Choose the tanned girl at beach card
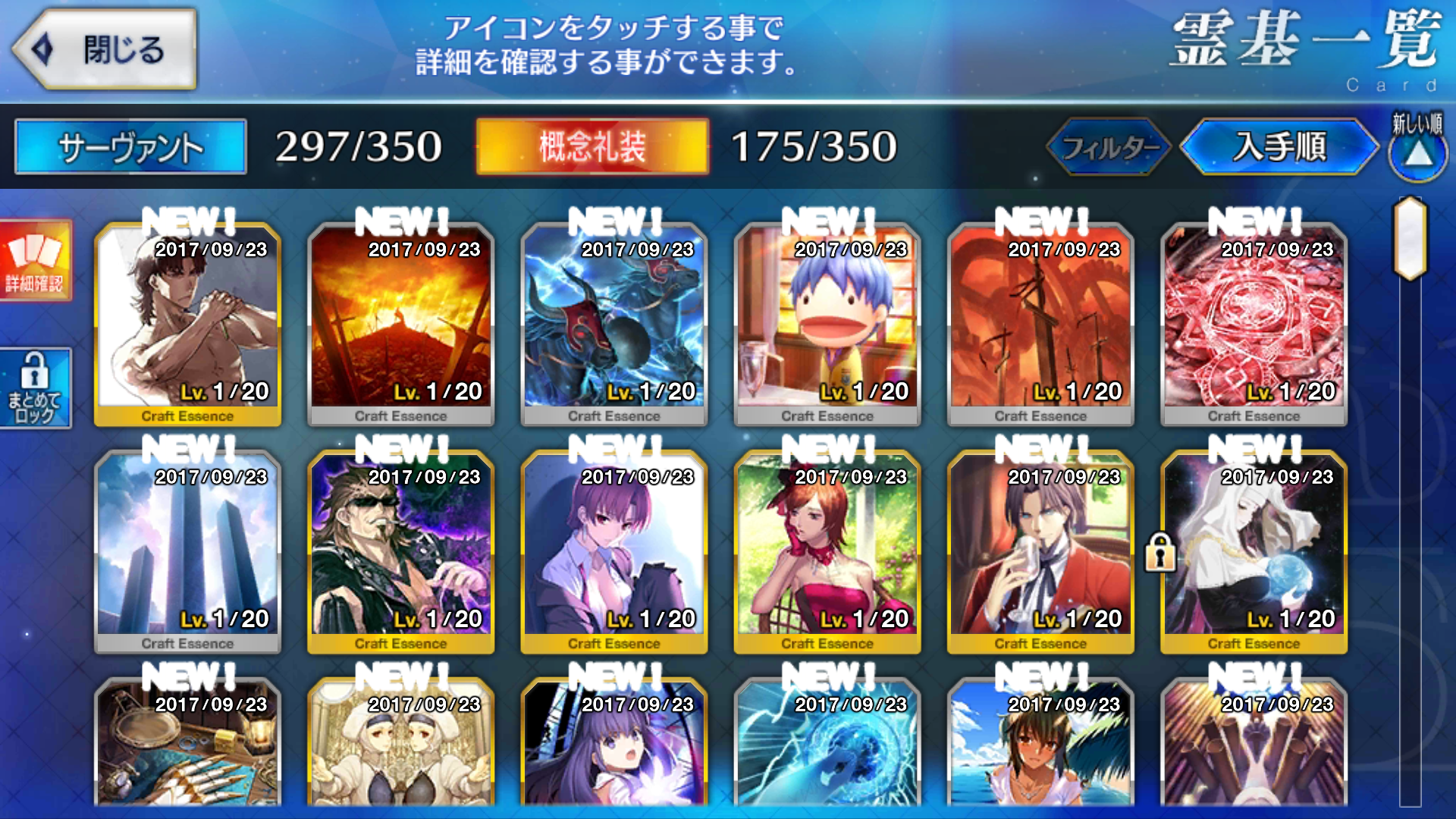The height and width of the screenshot is (819, 1456). (x=1040, y=747)
